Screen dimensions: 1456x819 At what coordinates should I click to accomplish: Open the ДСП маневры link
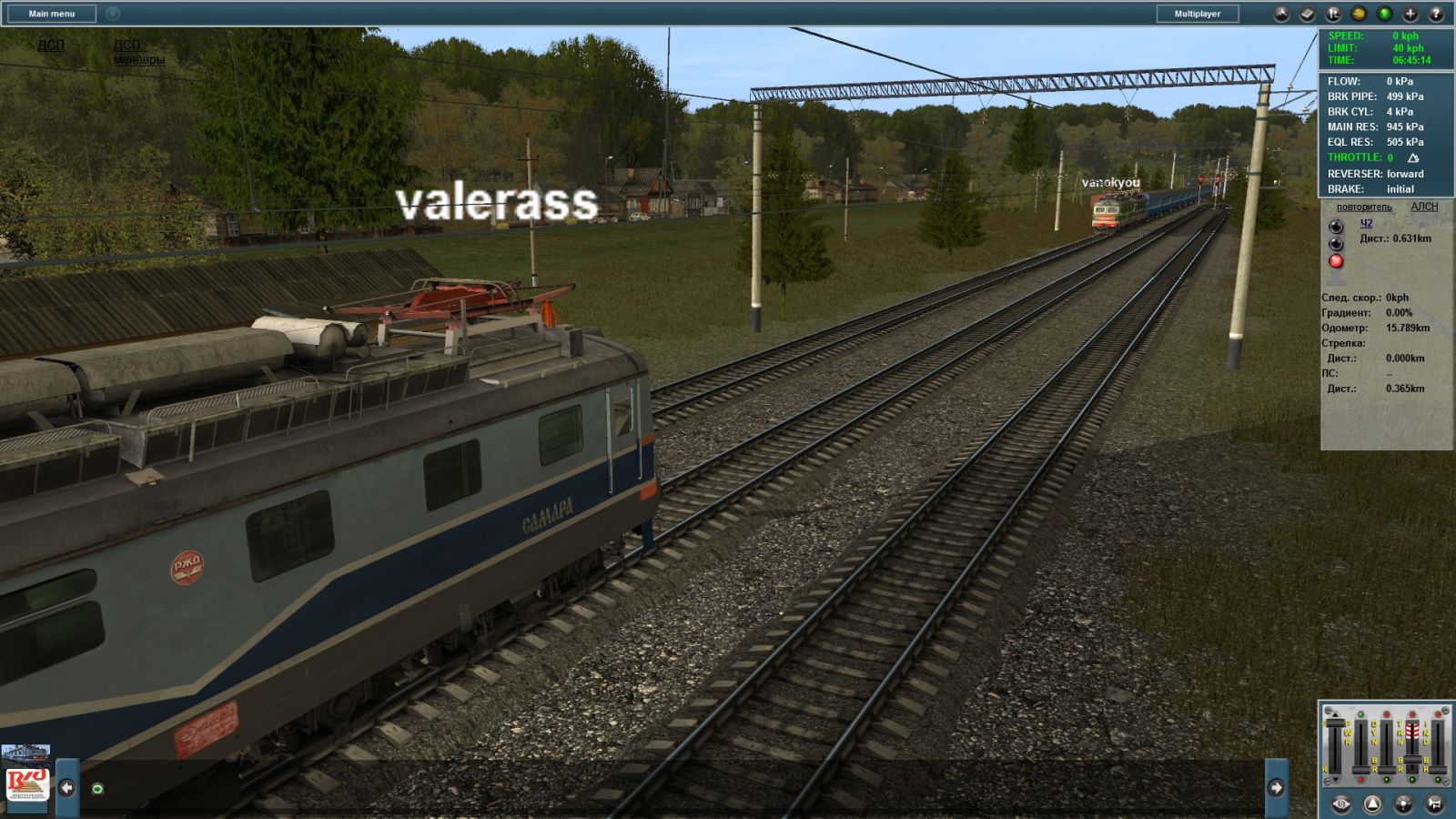(138, 52)
